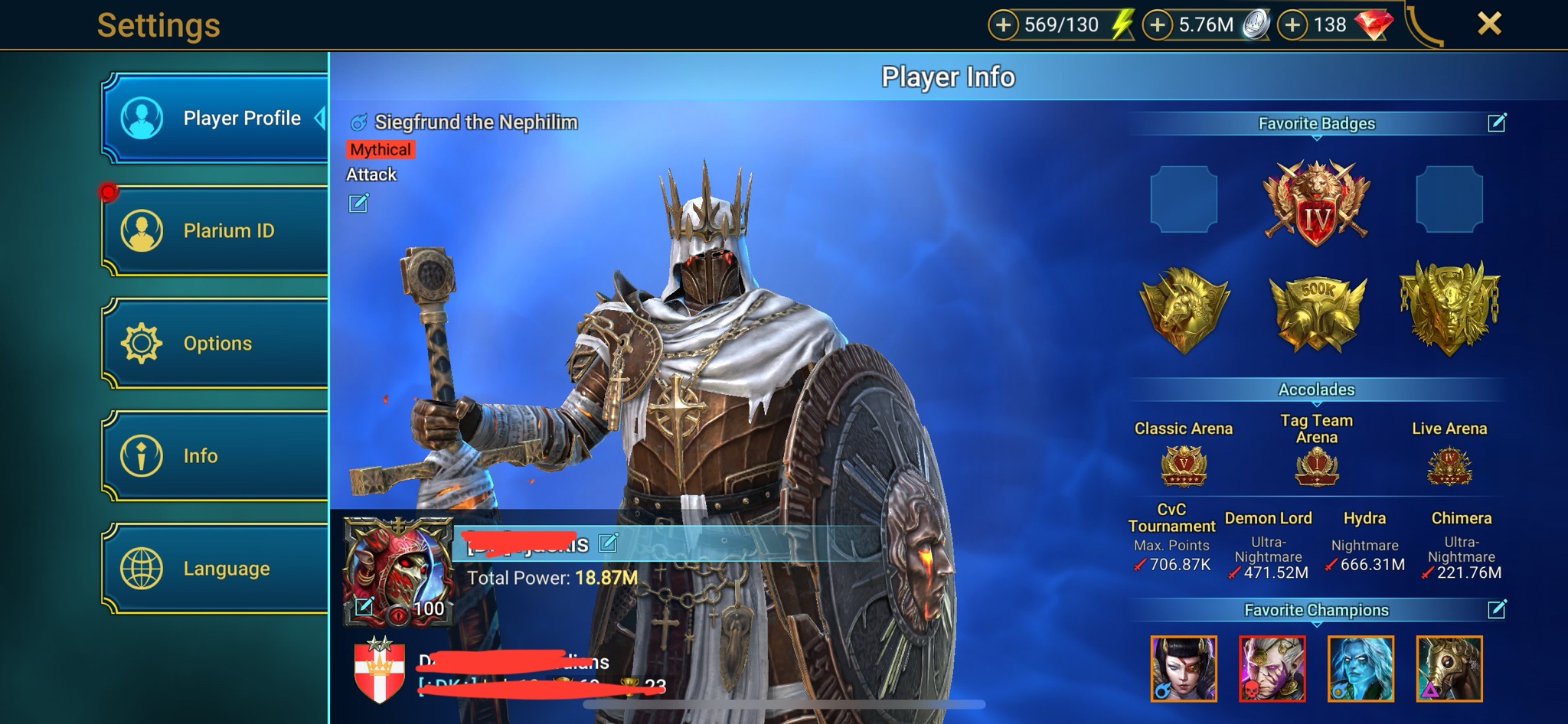The width and height of the screenshot is (1568, 724).
Task: Change the player avatar portrait
Action: [364, 607]
